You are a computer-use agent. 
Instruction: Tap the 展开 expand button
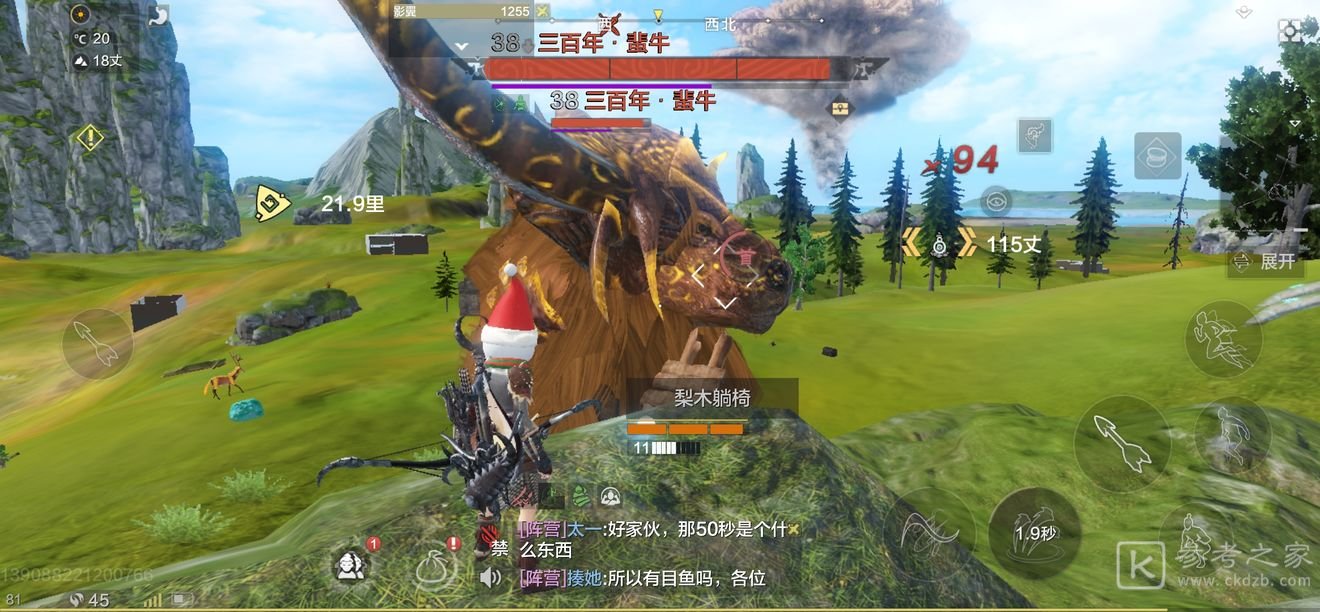[1267, 262]
